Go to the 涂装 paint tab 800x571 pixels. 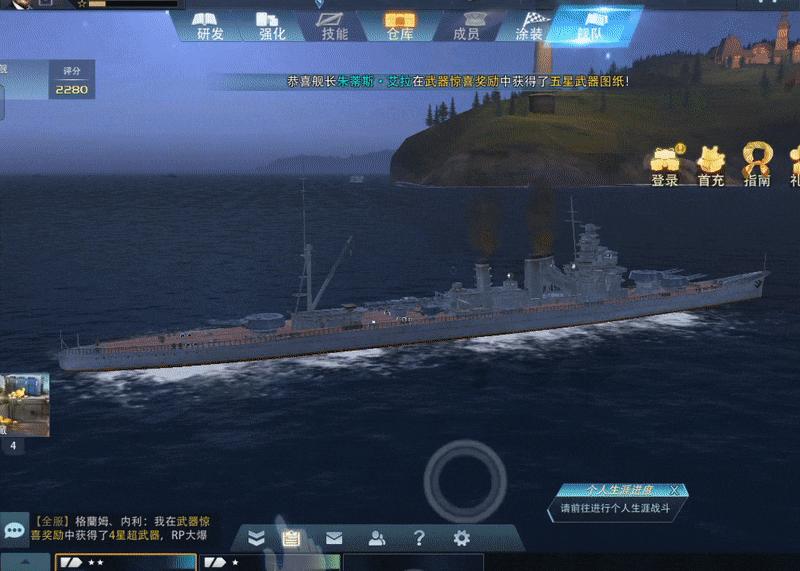[530, 25]
